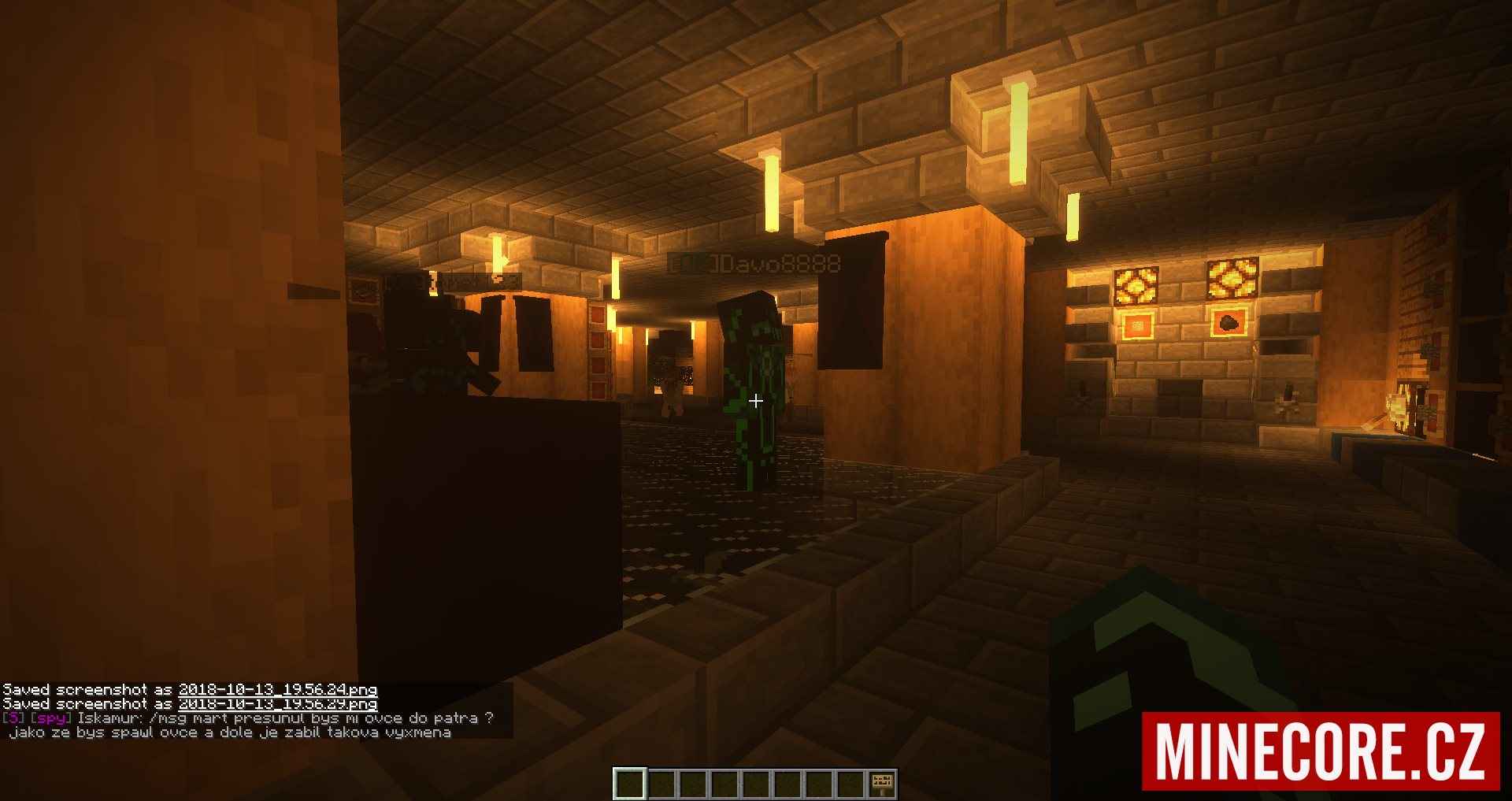Screen dimensions: 1512x801
Task: Select the highlighted first hotbar slot
Action: 630,783
